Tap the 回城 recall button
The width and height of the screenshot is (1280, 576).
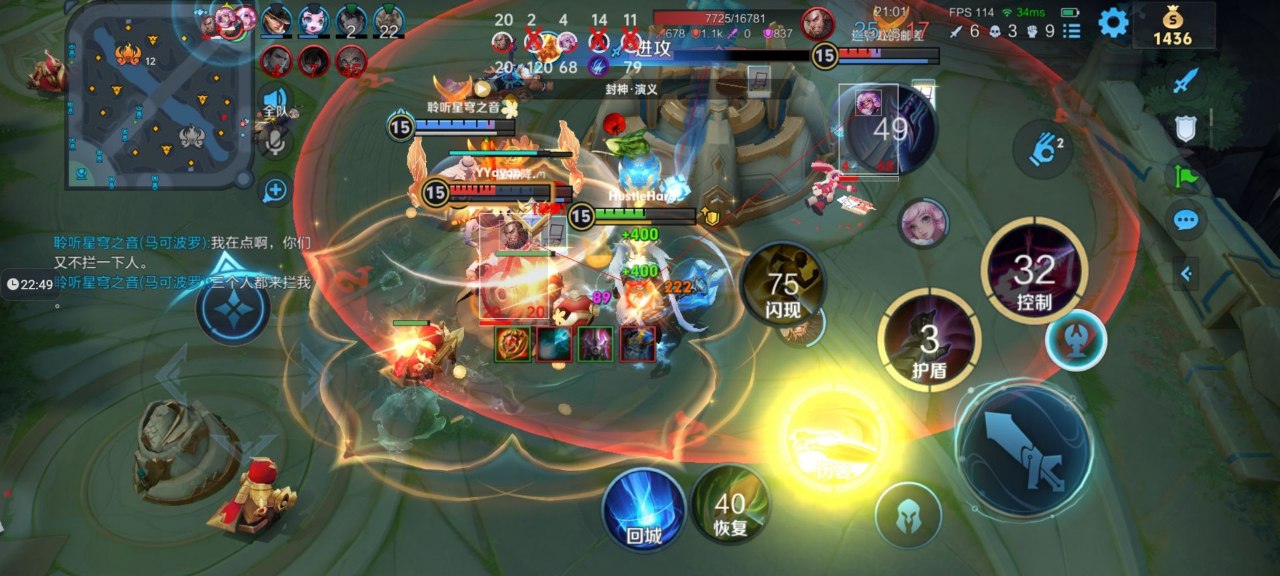click(644, 509)
